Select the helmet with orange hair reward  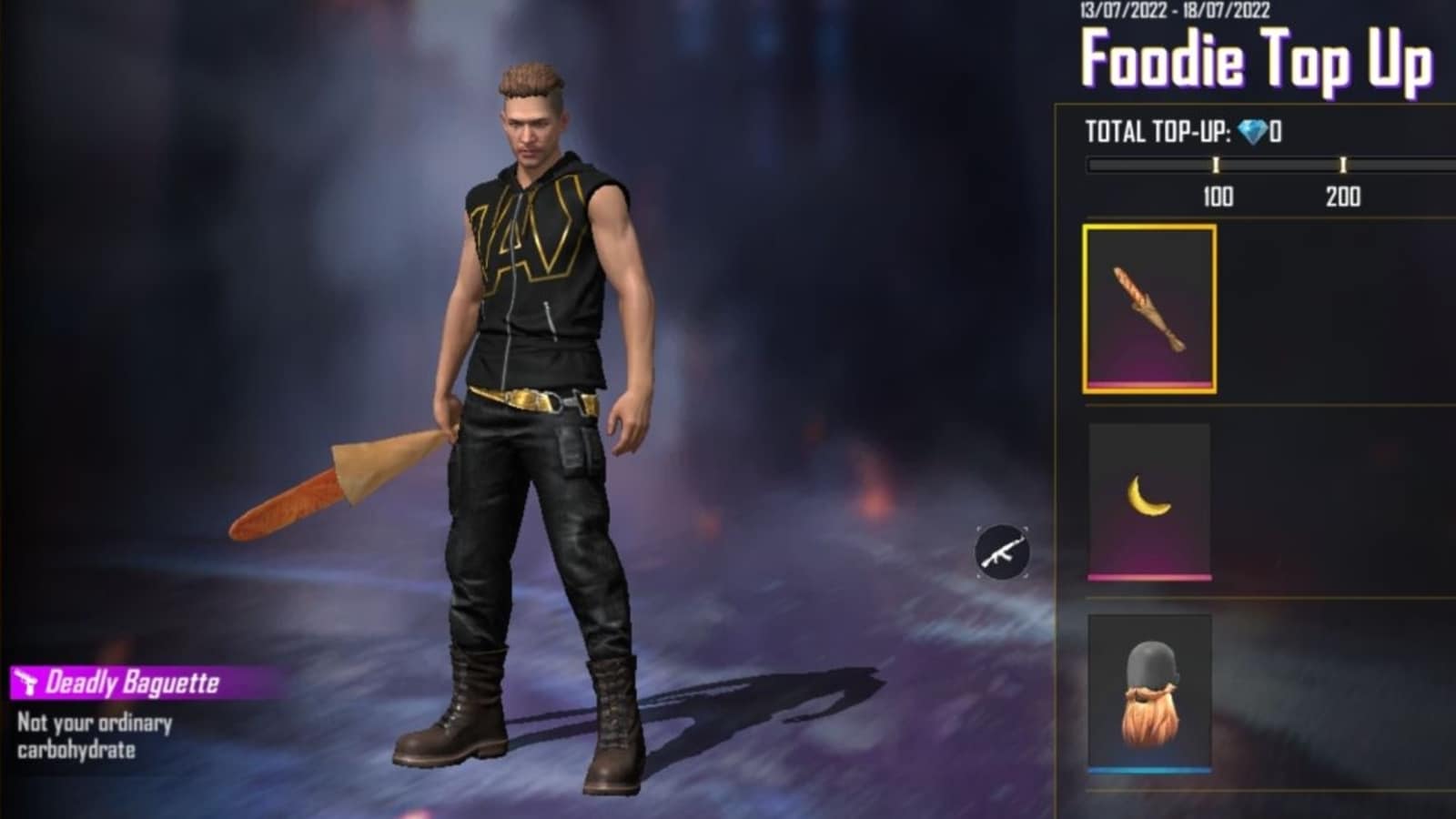coord(1149,693)
